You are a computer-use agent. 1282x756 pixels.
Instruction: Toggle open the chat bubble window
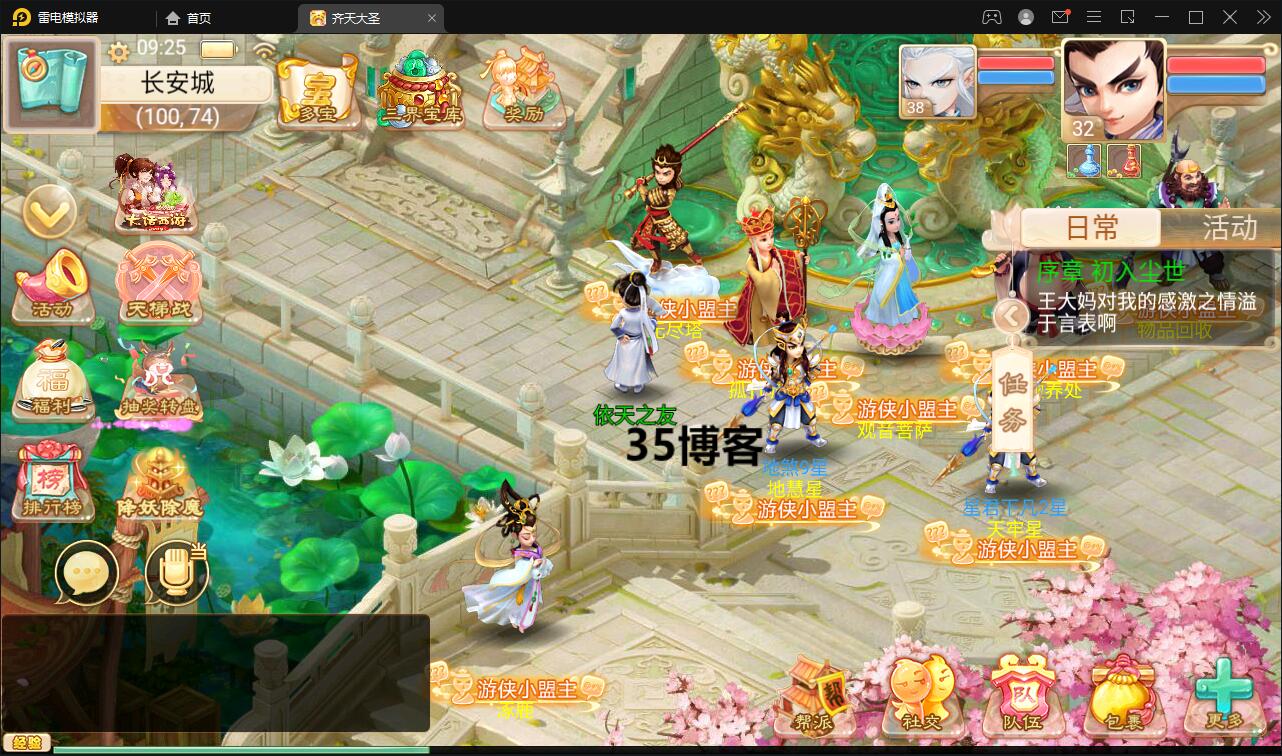(x=88, y=572)
